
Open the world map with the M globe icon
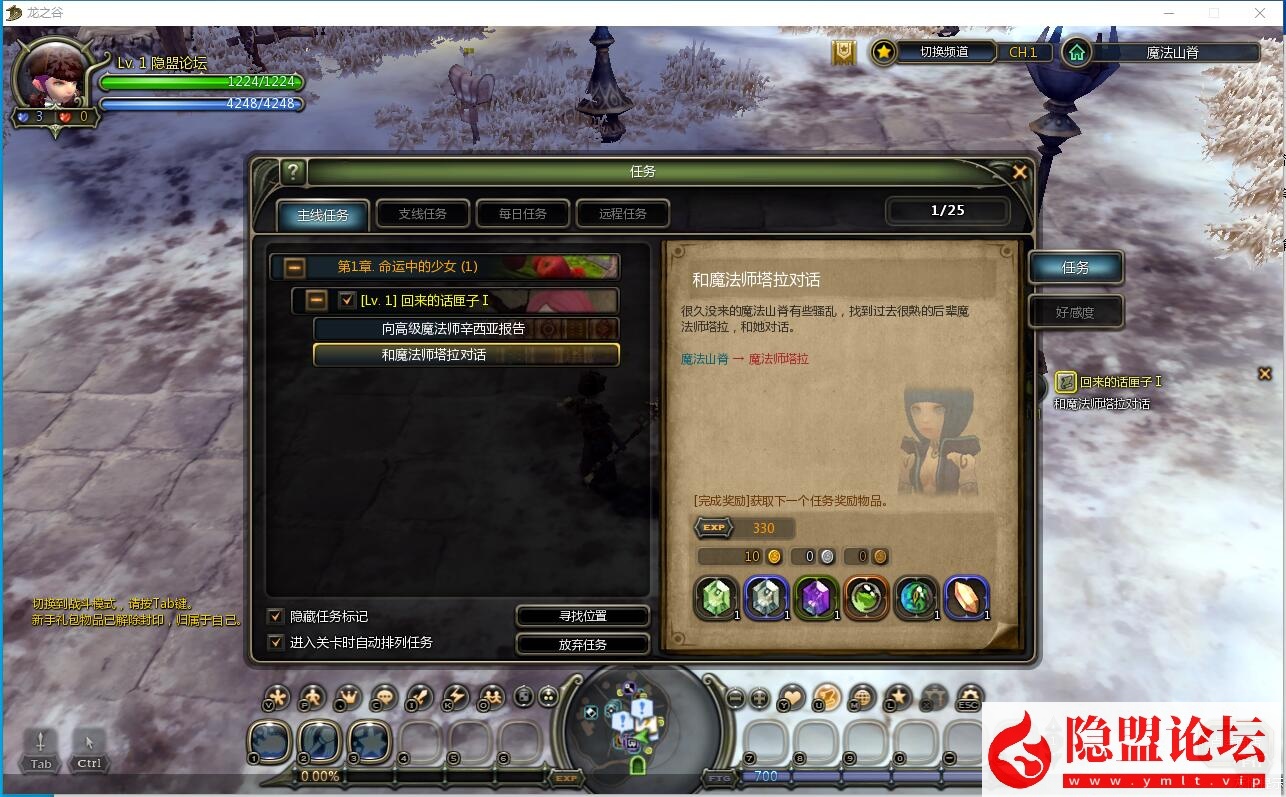[x=863, y=697]
